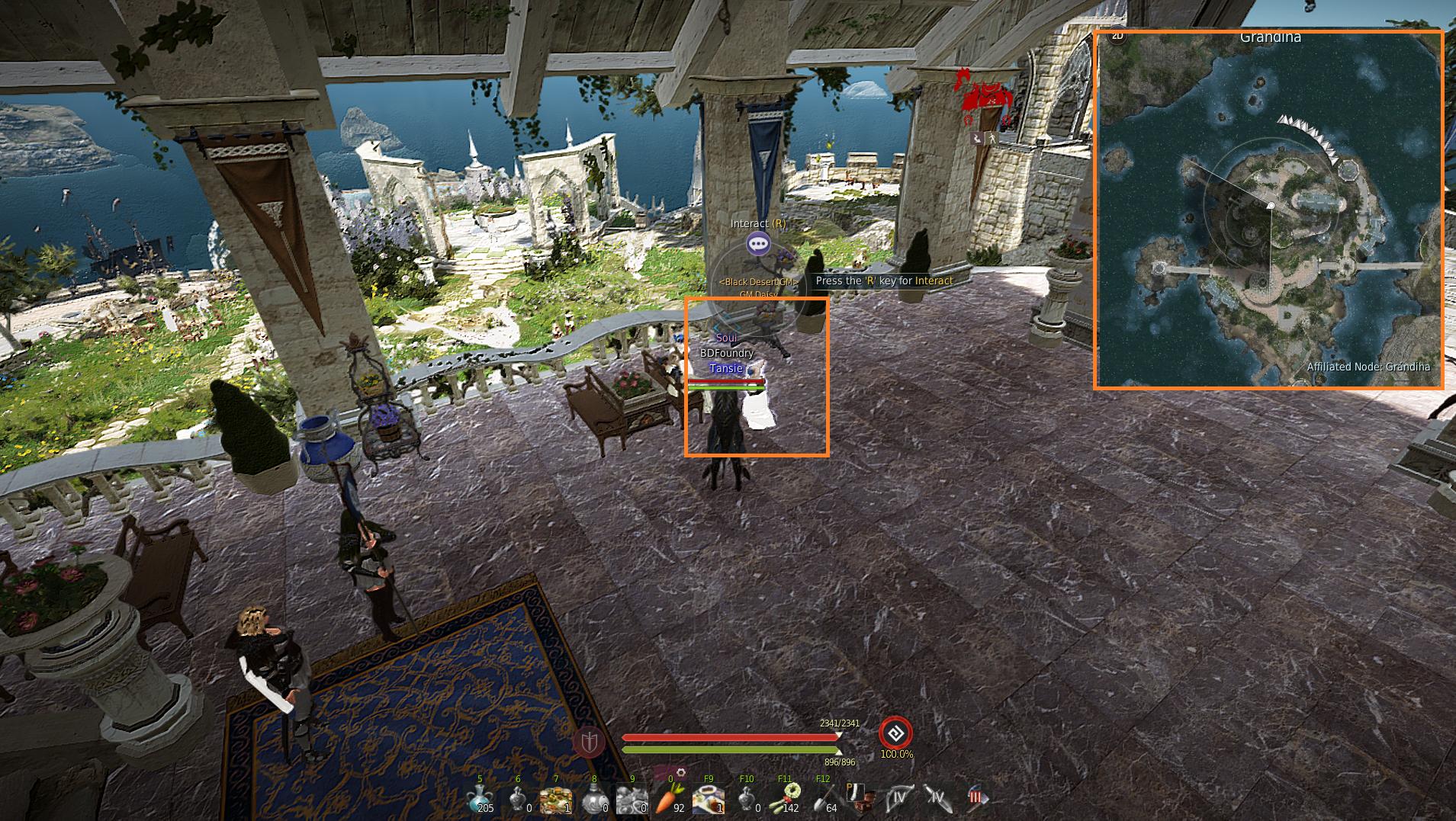Activate the bow skill icon marked IV
Screen dimensions: 1456x821
(900, 799)
